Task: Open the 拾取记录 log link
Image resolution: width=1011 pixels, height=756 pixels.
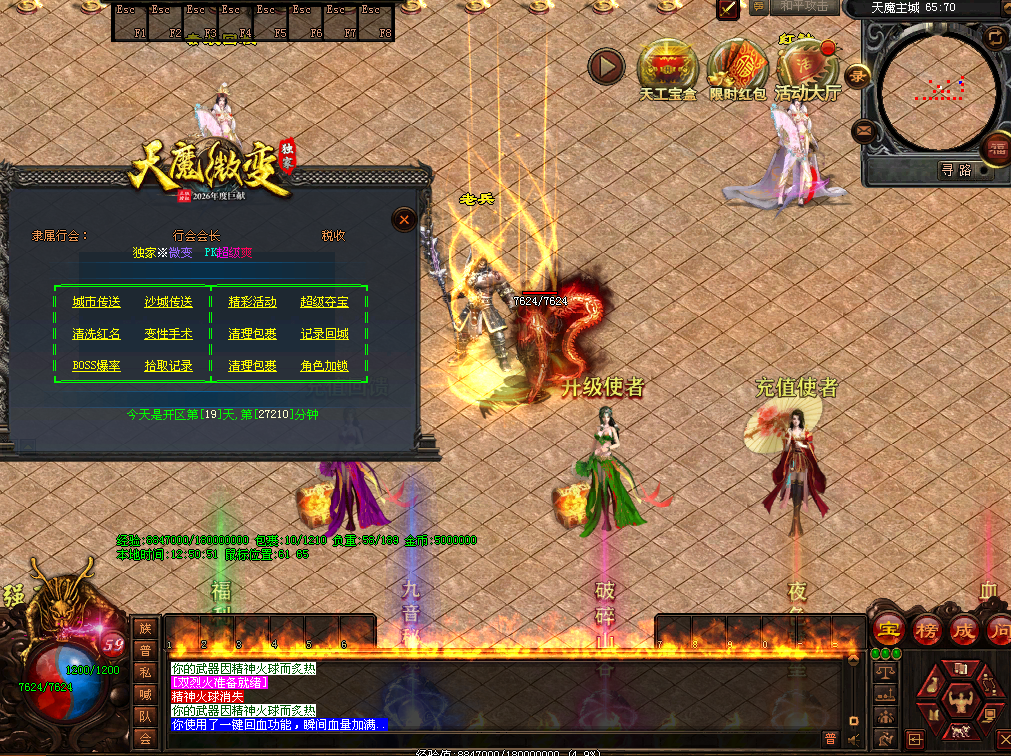Action: [168, 366]
